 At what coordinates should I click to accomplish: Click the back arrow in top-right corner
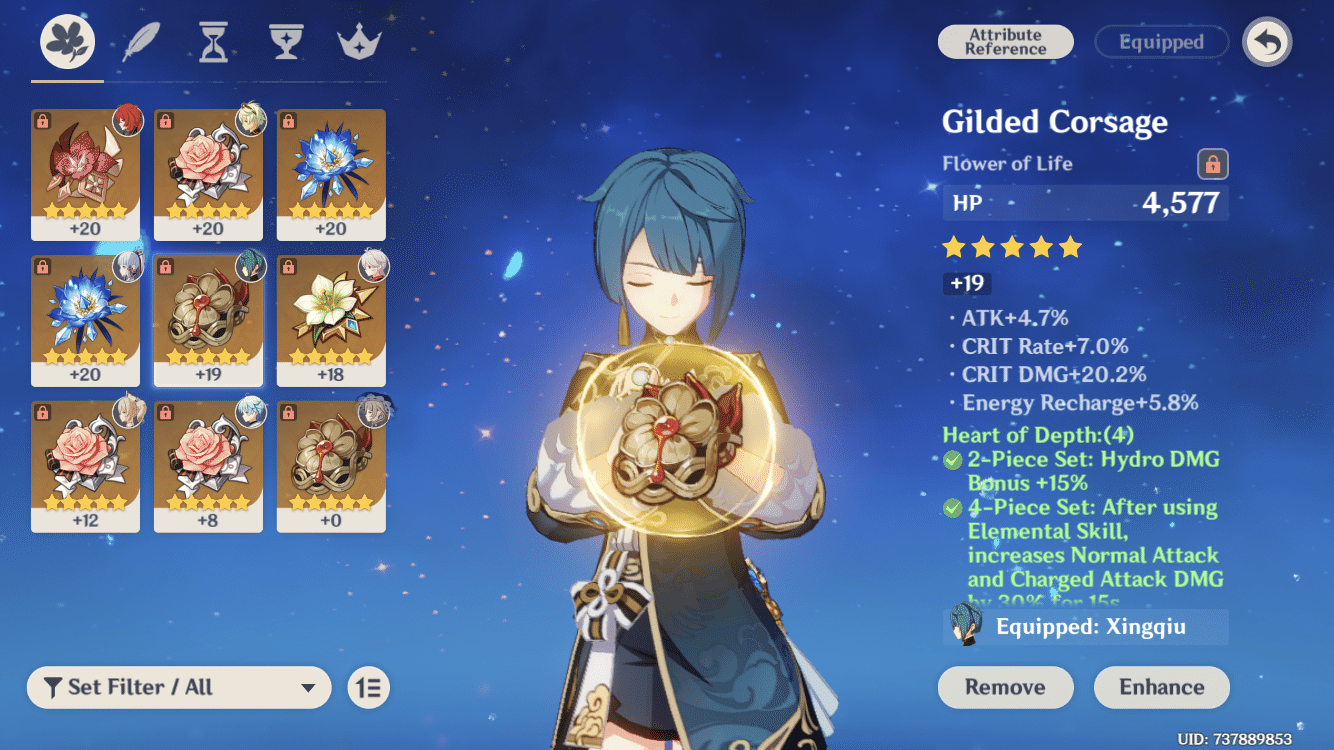(x=1267, y=42)
